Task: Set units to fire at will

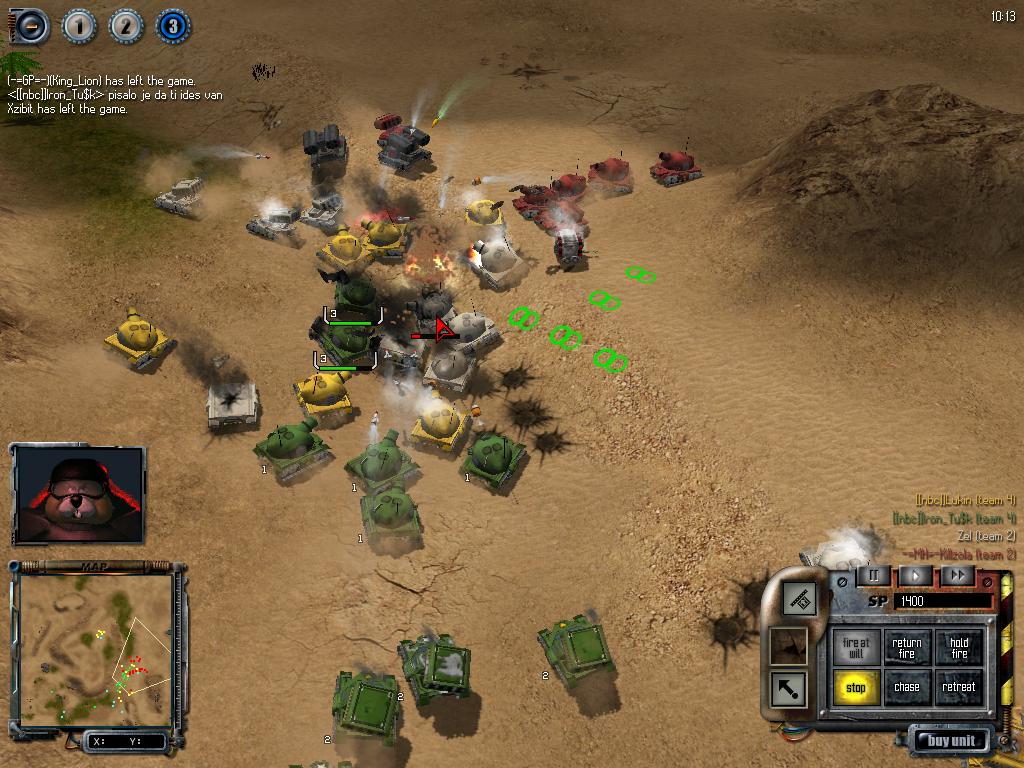Action: (x=856, y=647)
